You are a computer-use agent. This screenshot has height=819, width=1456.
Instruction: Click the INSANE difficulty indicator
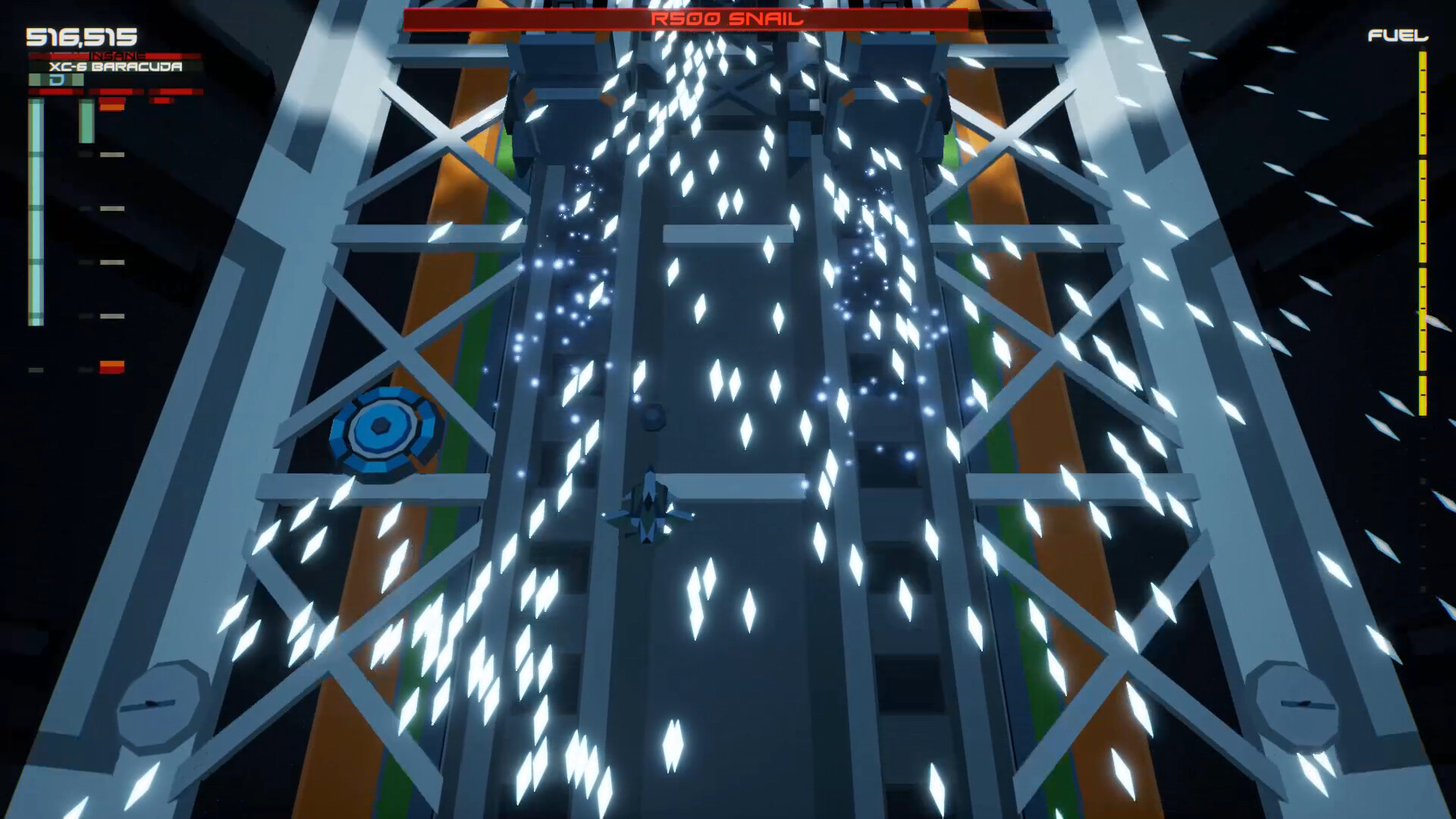pyautogui.click(x=115, y=55)
